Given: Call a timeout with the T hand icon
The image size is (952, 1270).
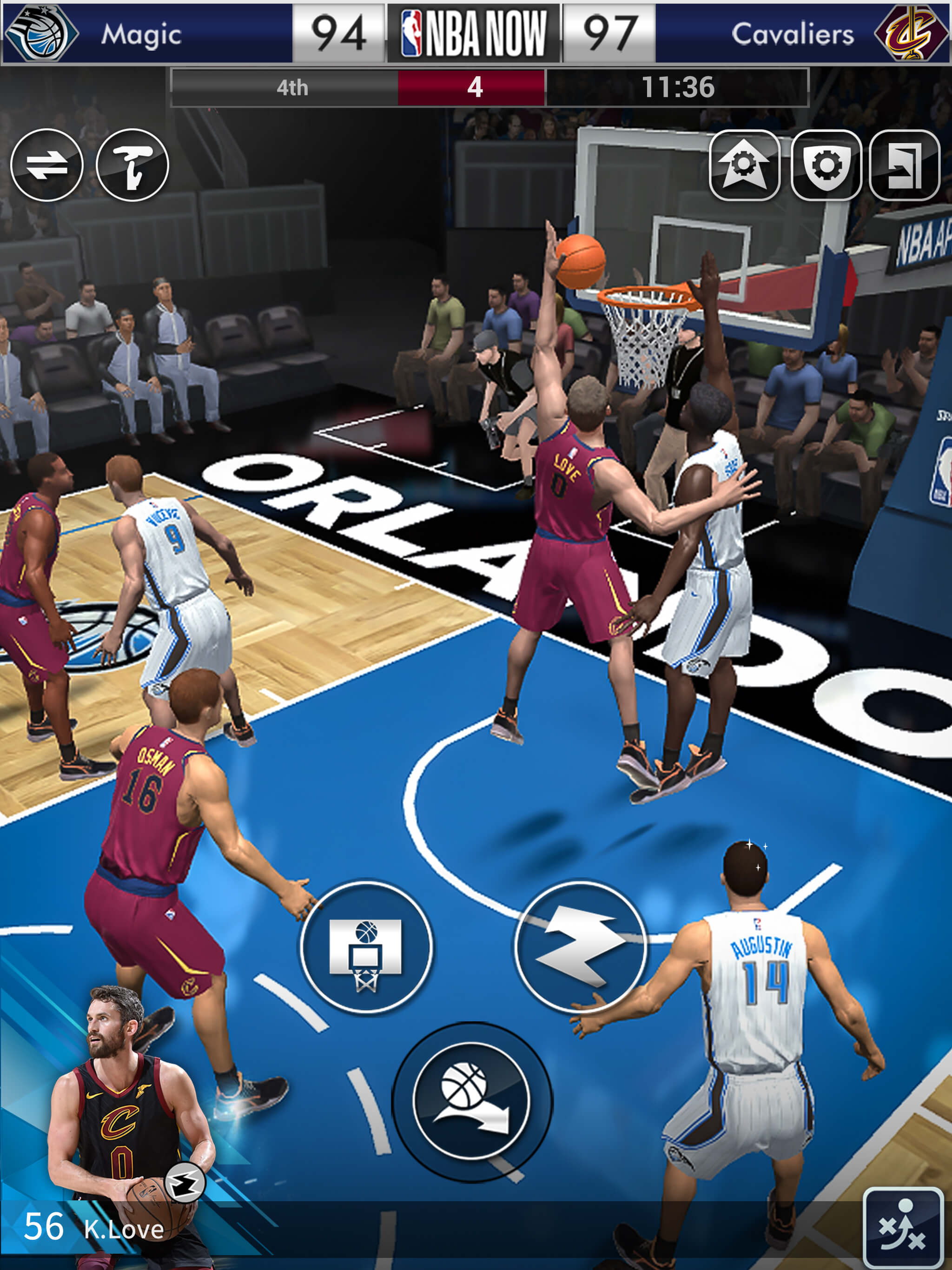Looking at the screenshot, I should [x=132, y=165].
